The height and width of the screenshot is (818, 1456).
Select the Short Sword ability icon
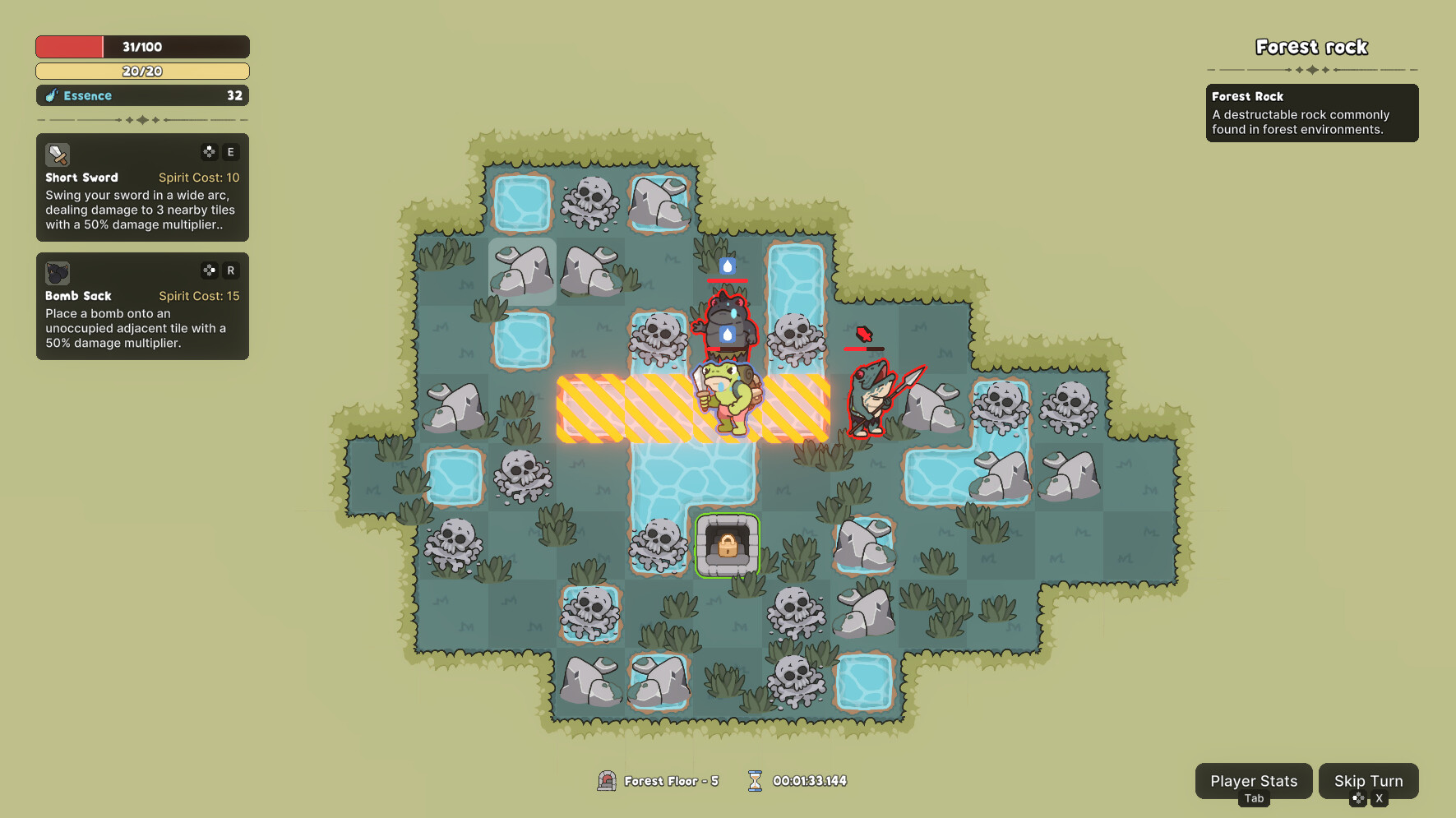(x=56, y=155)
